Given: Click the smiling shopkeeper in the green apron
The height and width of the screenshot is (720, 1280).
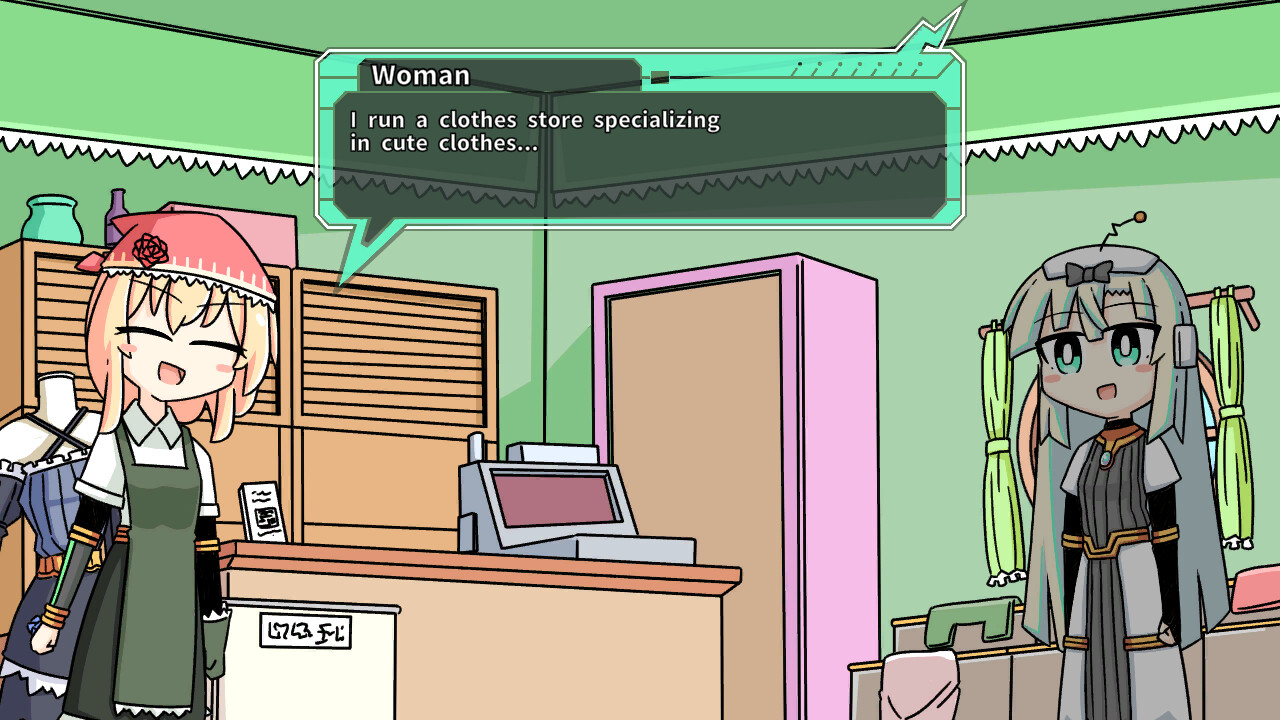Looking at the screenshot, I should pyautogui.click(x=160, y=480).
